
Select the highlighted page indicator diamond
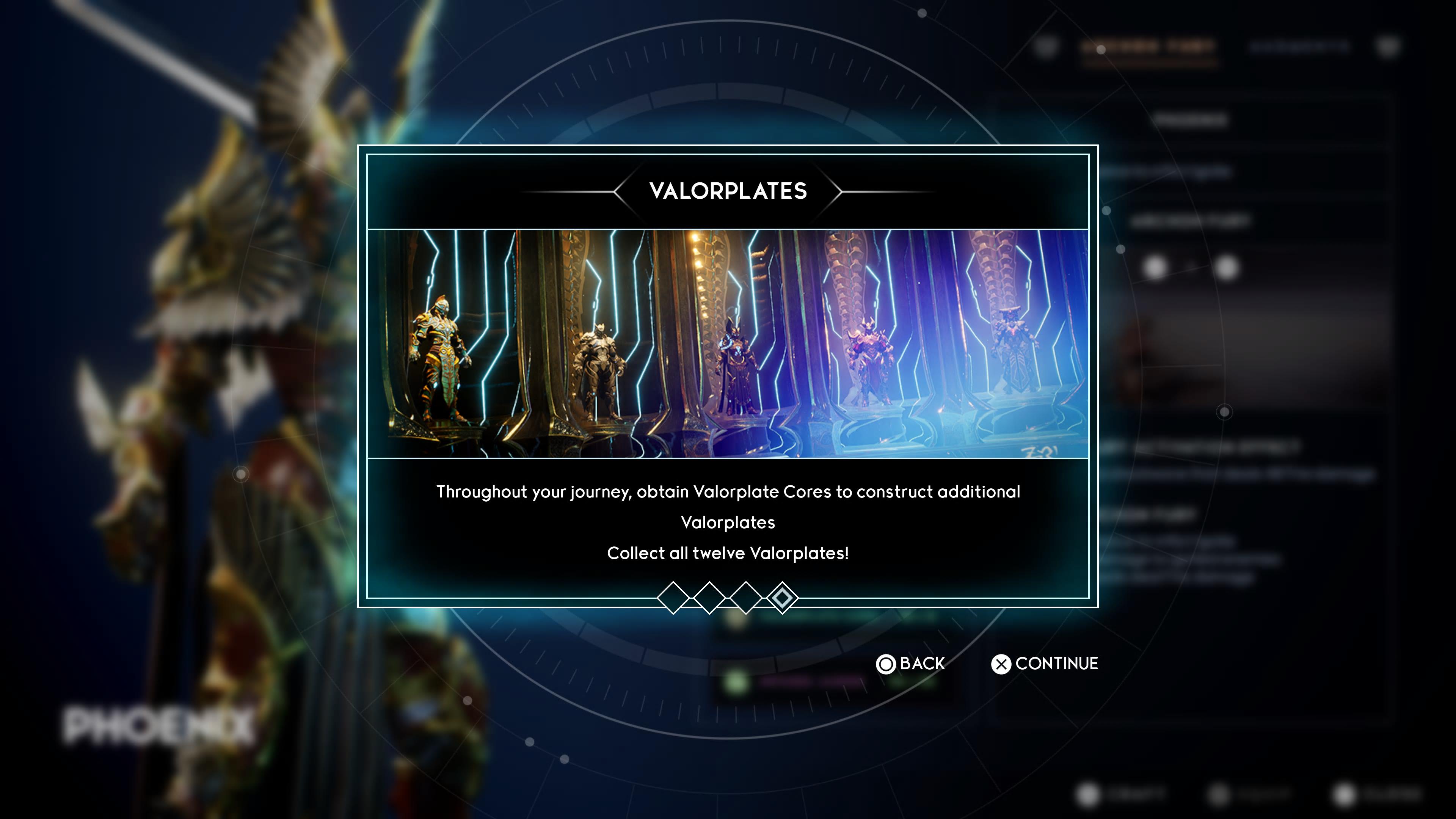coord(782,598)
